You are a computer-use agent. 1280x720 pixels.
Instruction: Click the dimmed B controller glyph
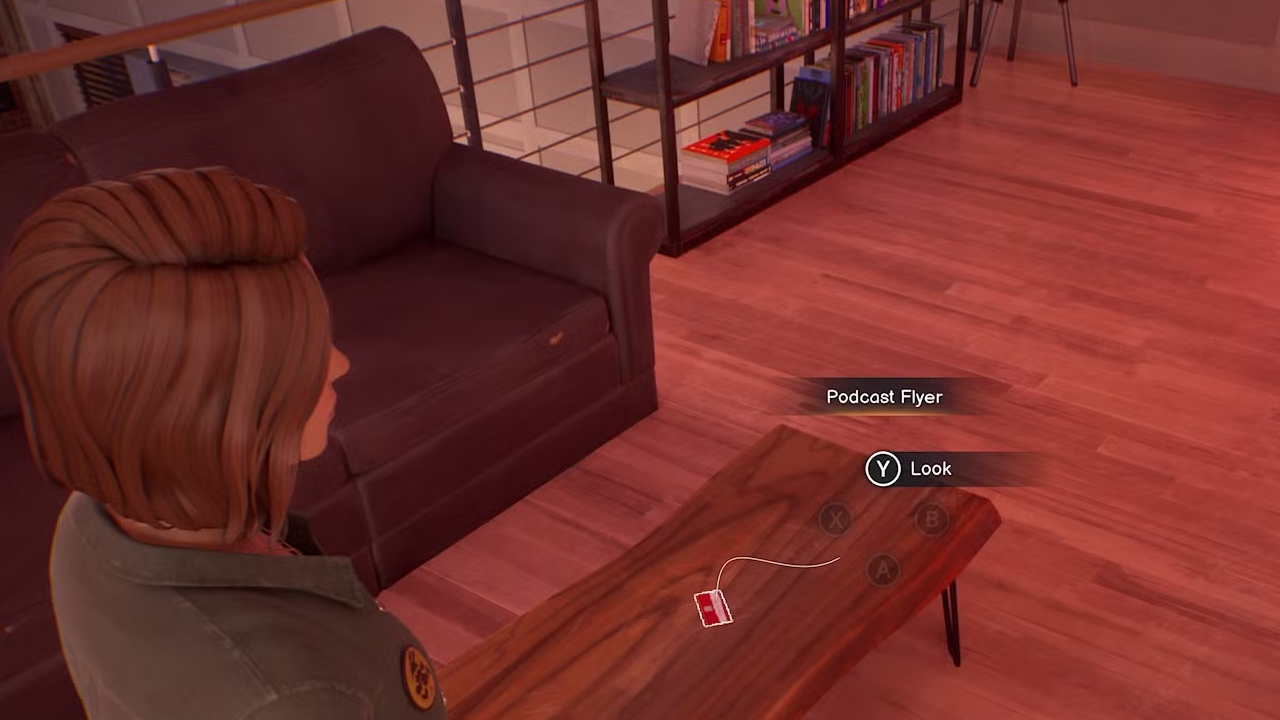pyautogui.click(x=931, y=519)
